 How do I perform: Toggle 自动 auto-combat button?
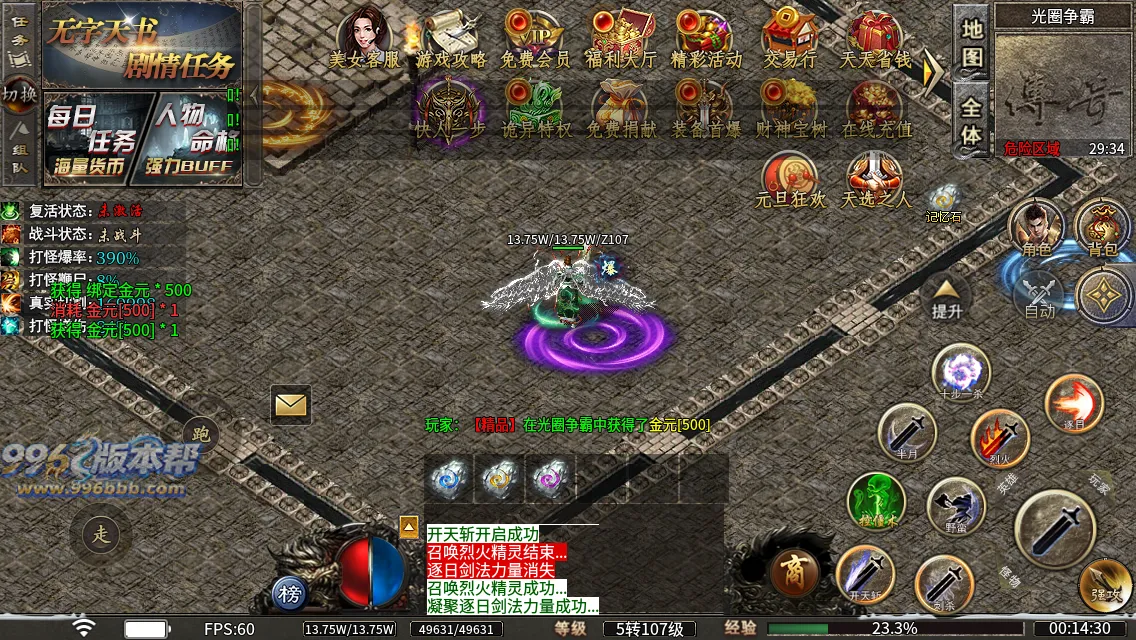[x=1040, y=295]
